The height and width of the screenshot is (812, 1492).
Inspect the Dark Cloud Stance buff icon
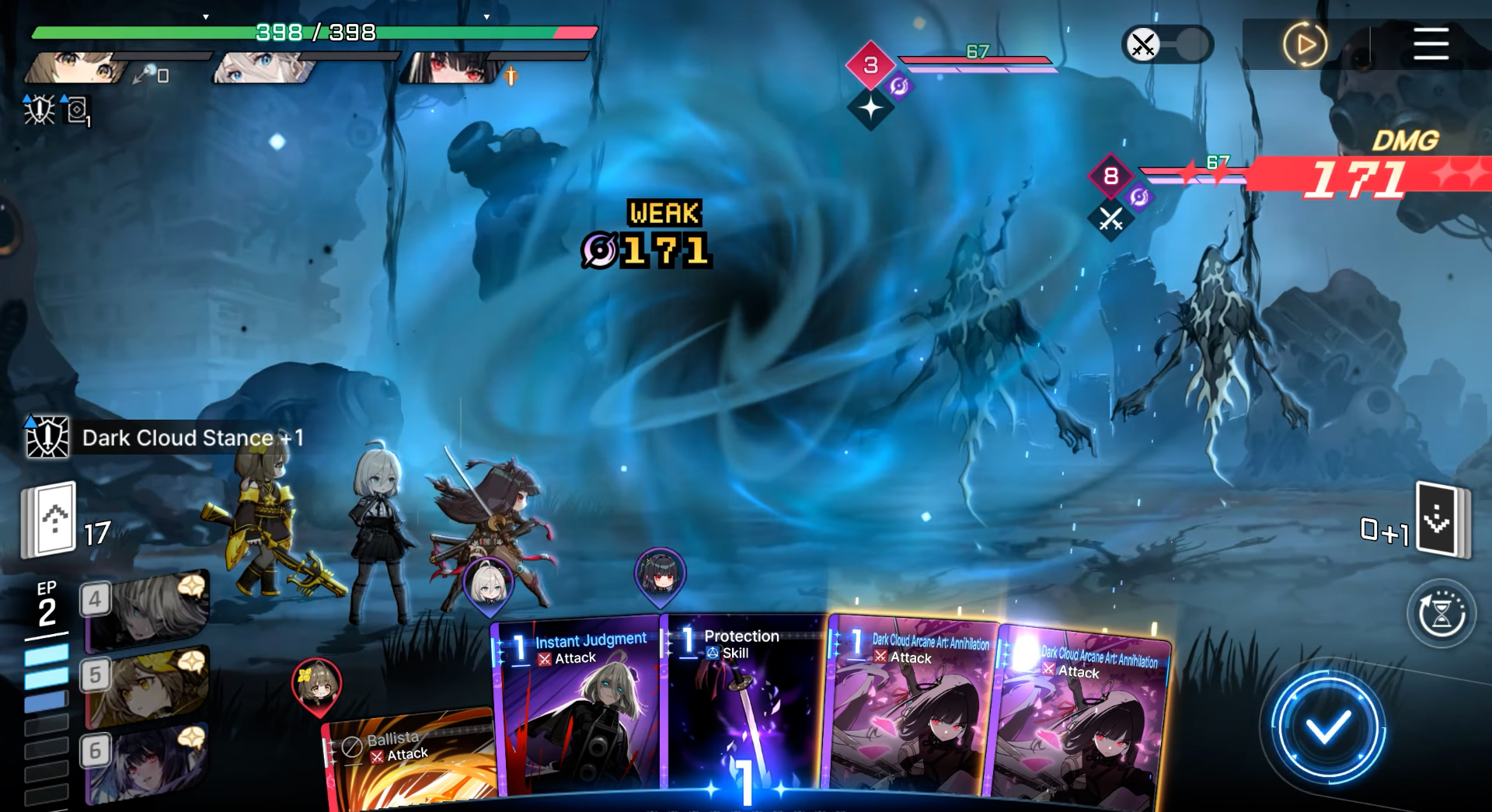(x=47, y=437)
